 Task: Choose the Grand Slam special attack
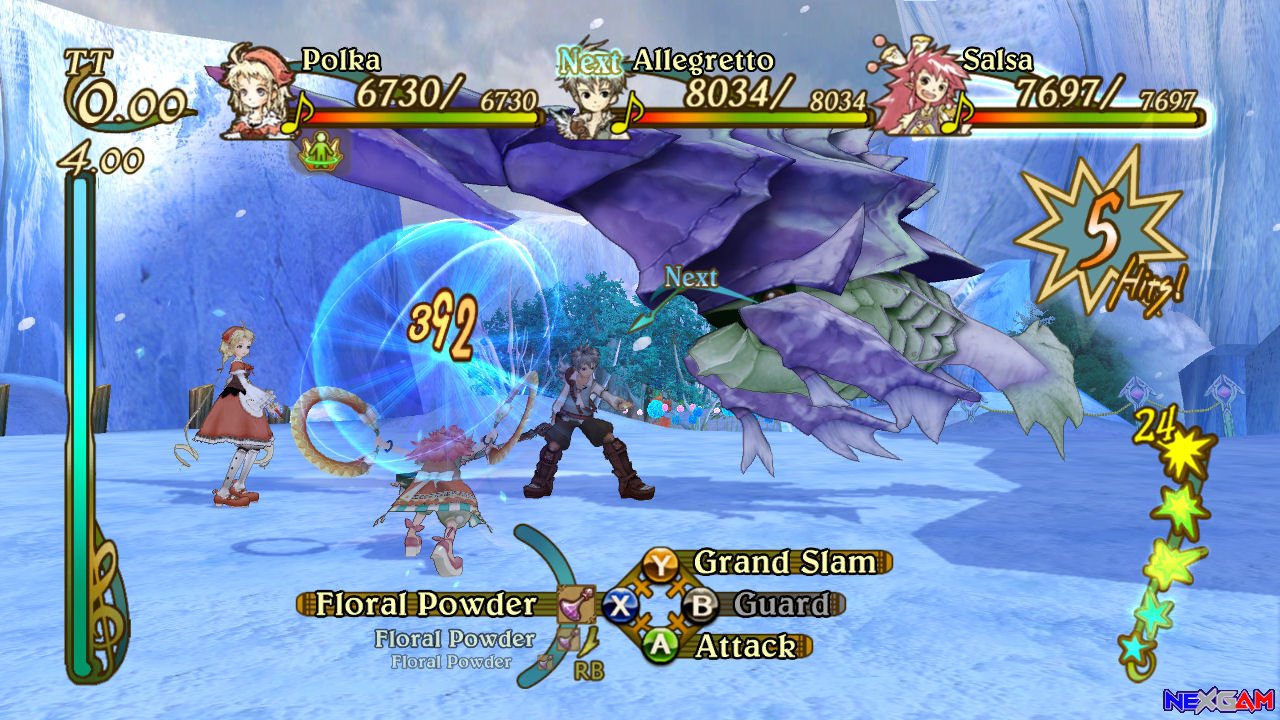(784, 563)
